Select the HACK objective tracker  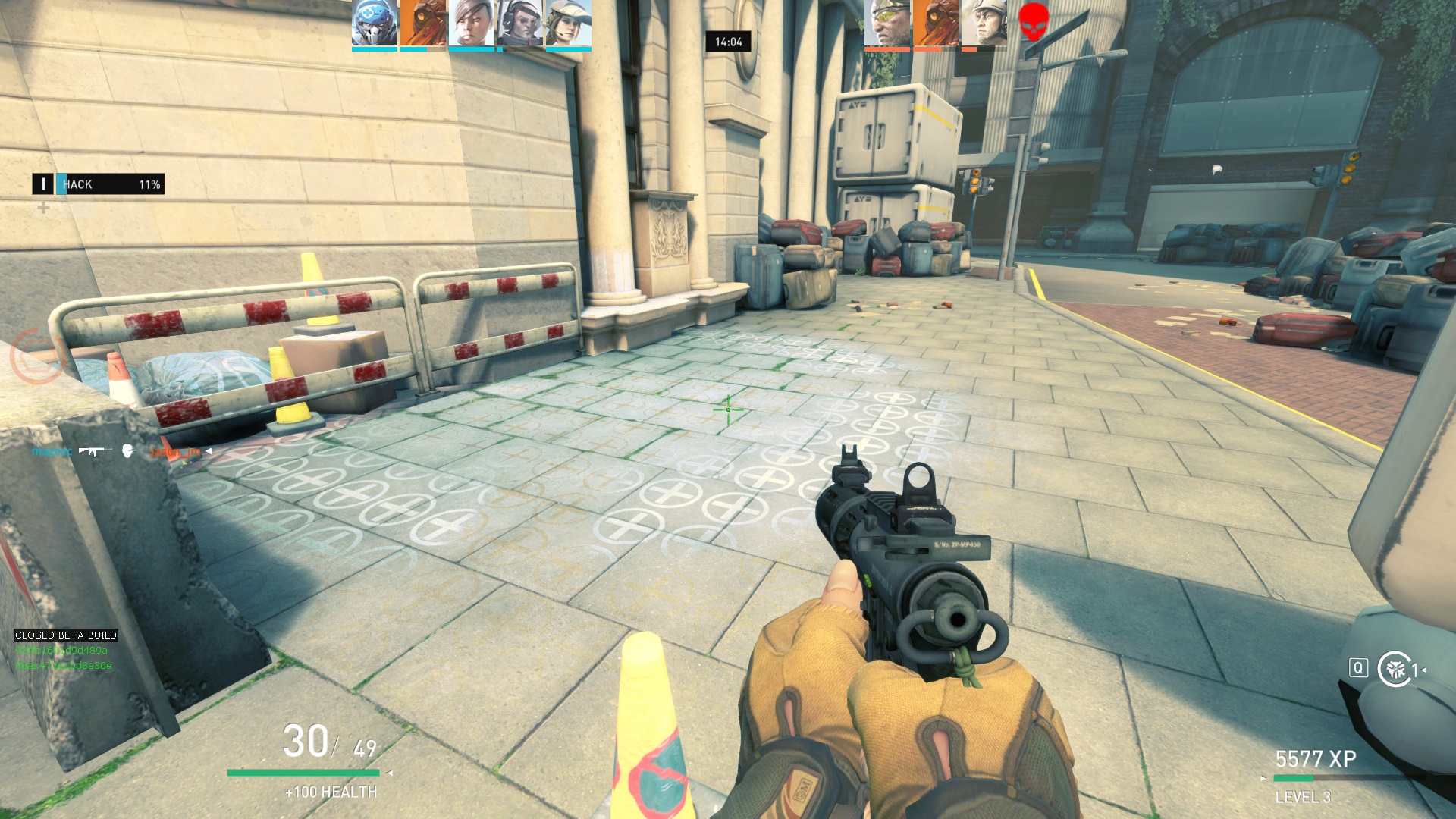click(x=99, y=184)
